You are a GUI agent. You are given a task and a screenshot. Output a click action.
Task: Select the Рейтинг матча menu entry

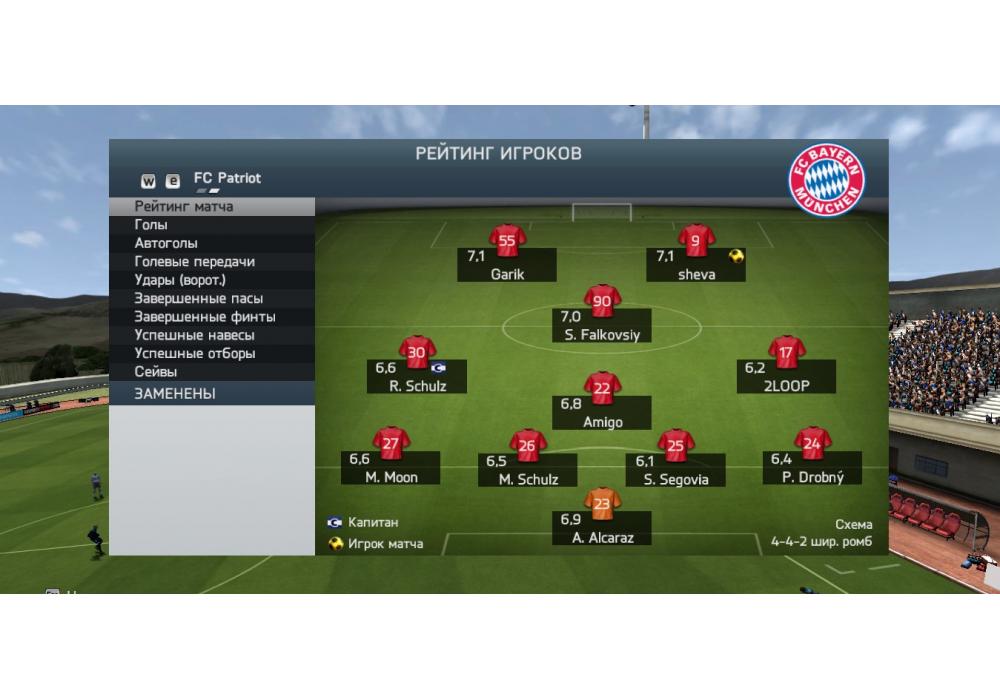(x=185, y=207)
